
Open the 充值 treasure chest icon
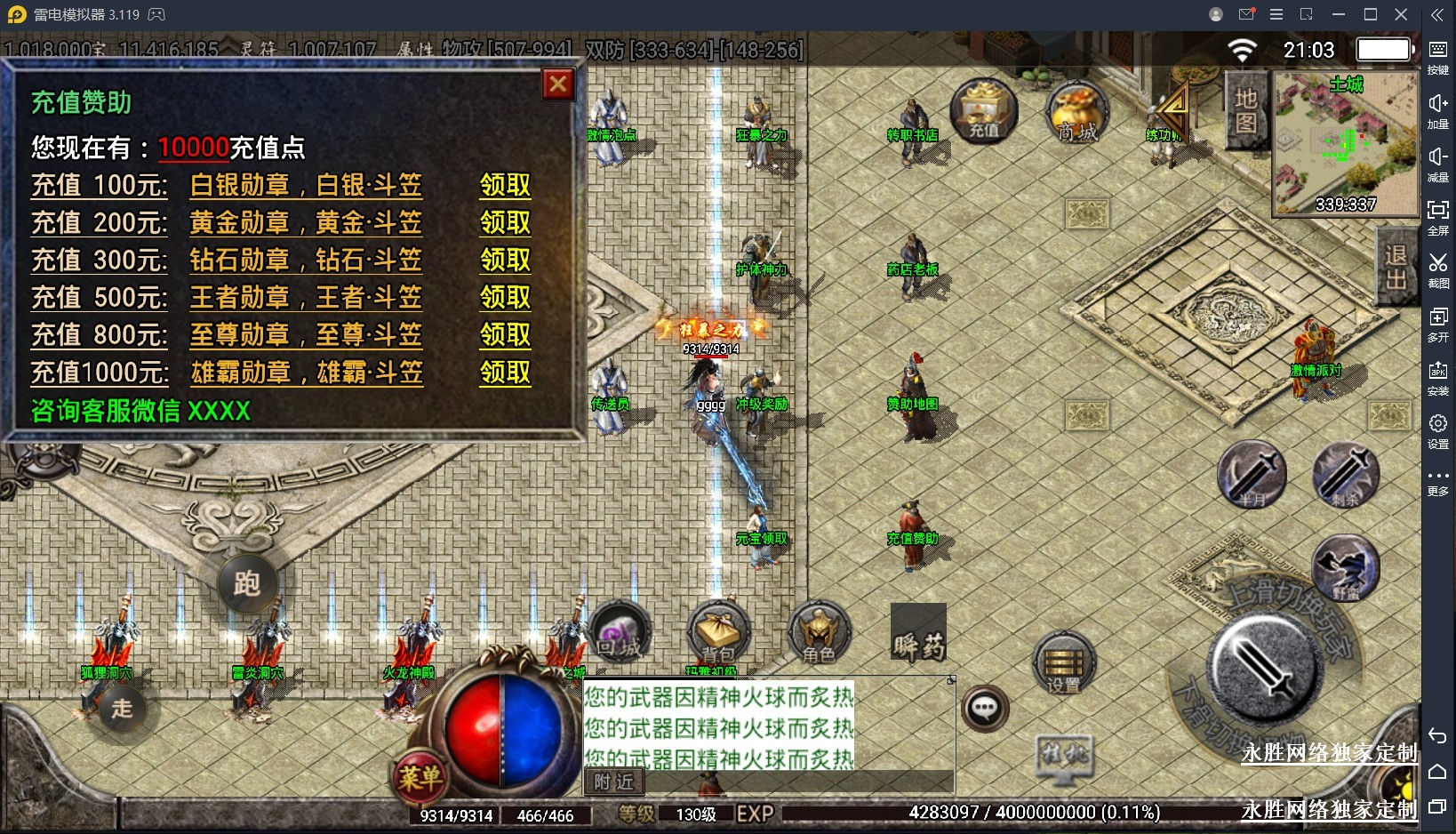point(983,111)
